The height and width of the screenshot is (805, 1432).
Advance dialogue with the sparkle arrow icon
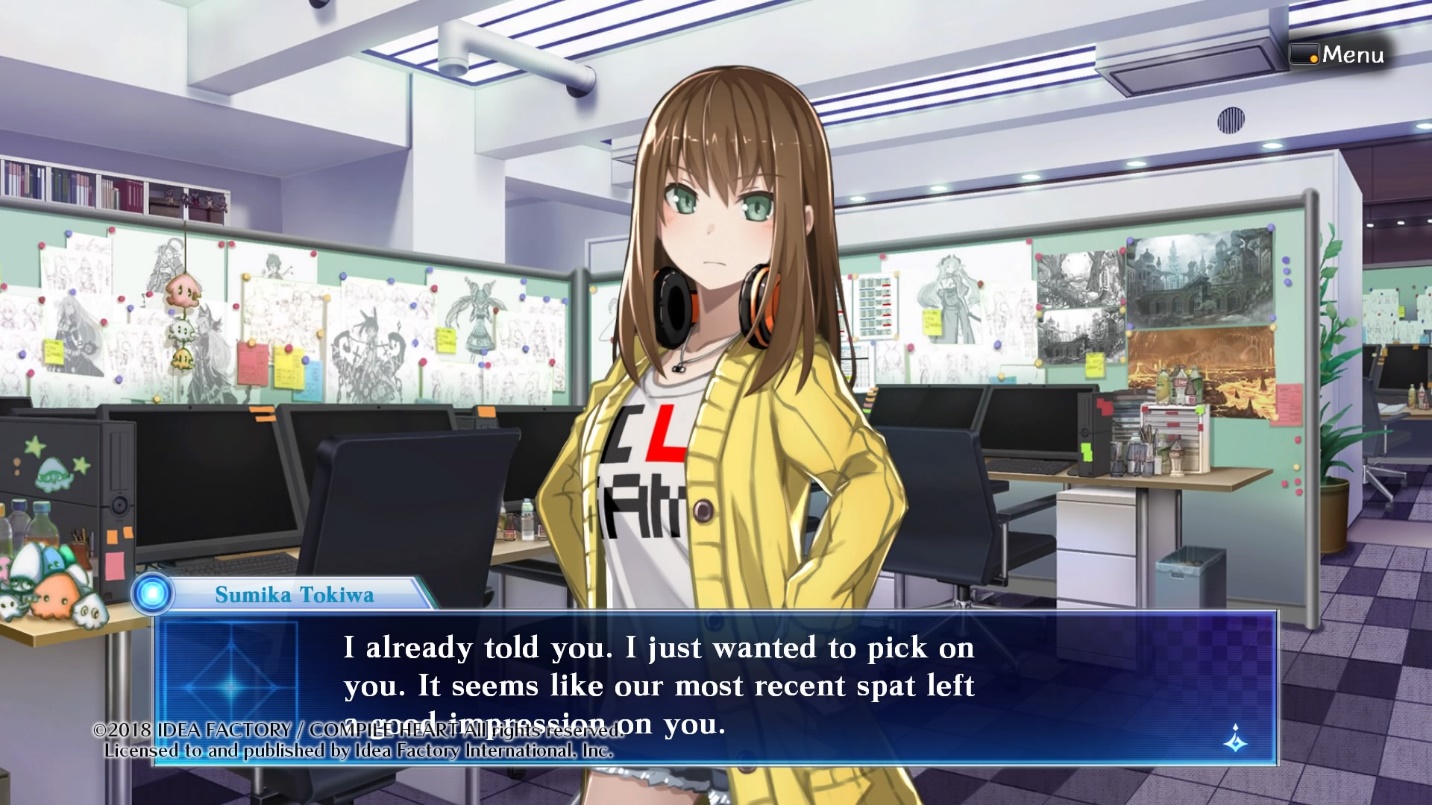click(1236, 739)
